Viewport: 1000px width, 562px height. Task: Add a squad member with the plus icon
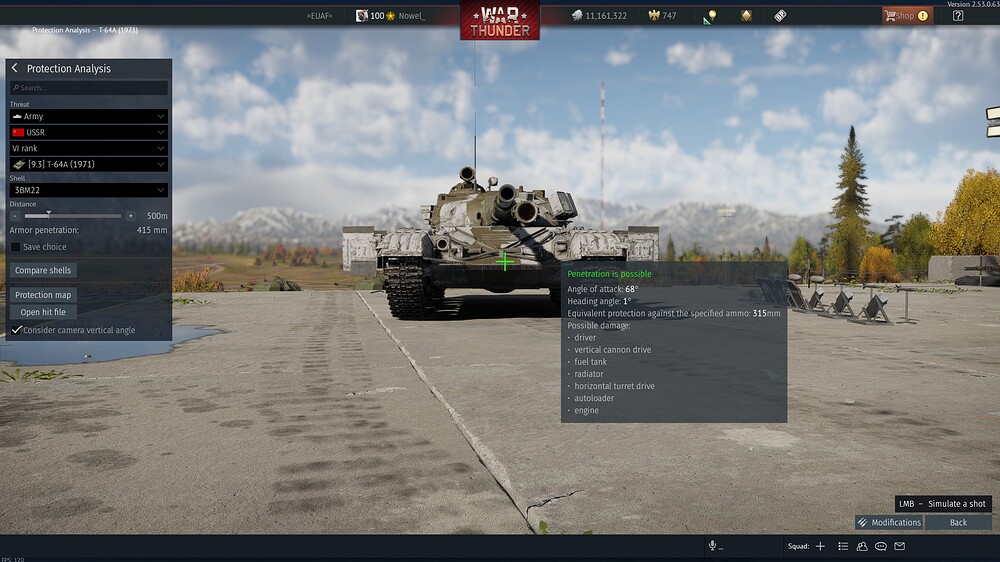coord(820,546)
